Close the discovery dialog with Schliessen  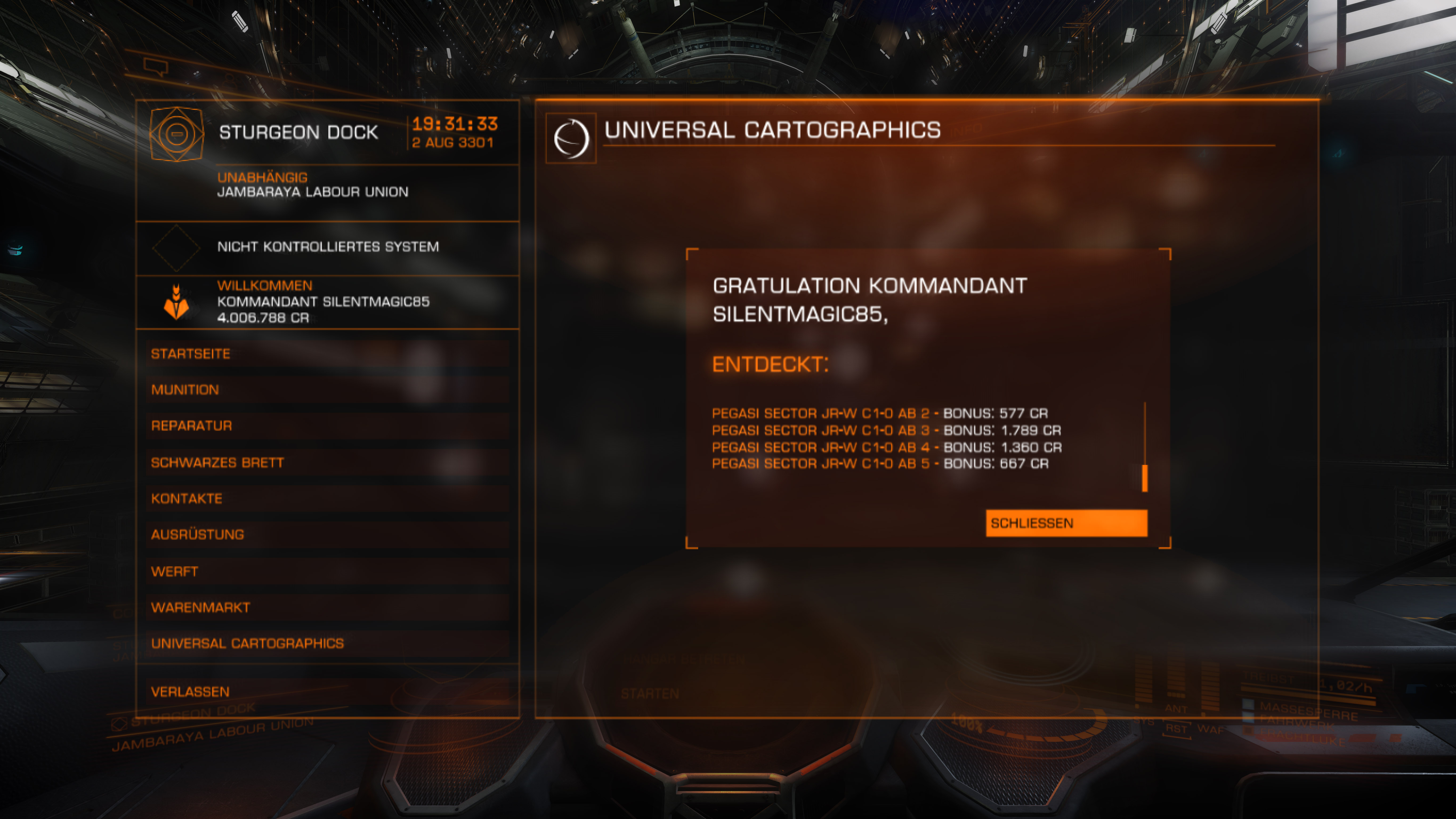point(1066,523)
